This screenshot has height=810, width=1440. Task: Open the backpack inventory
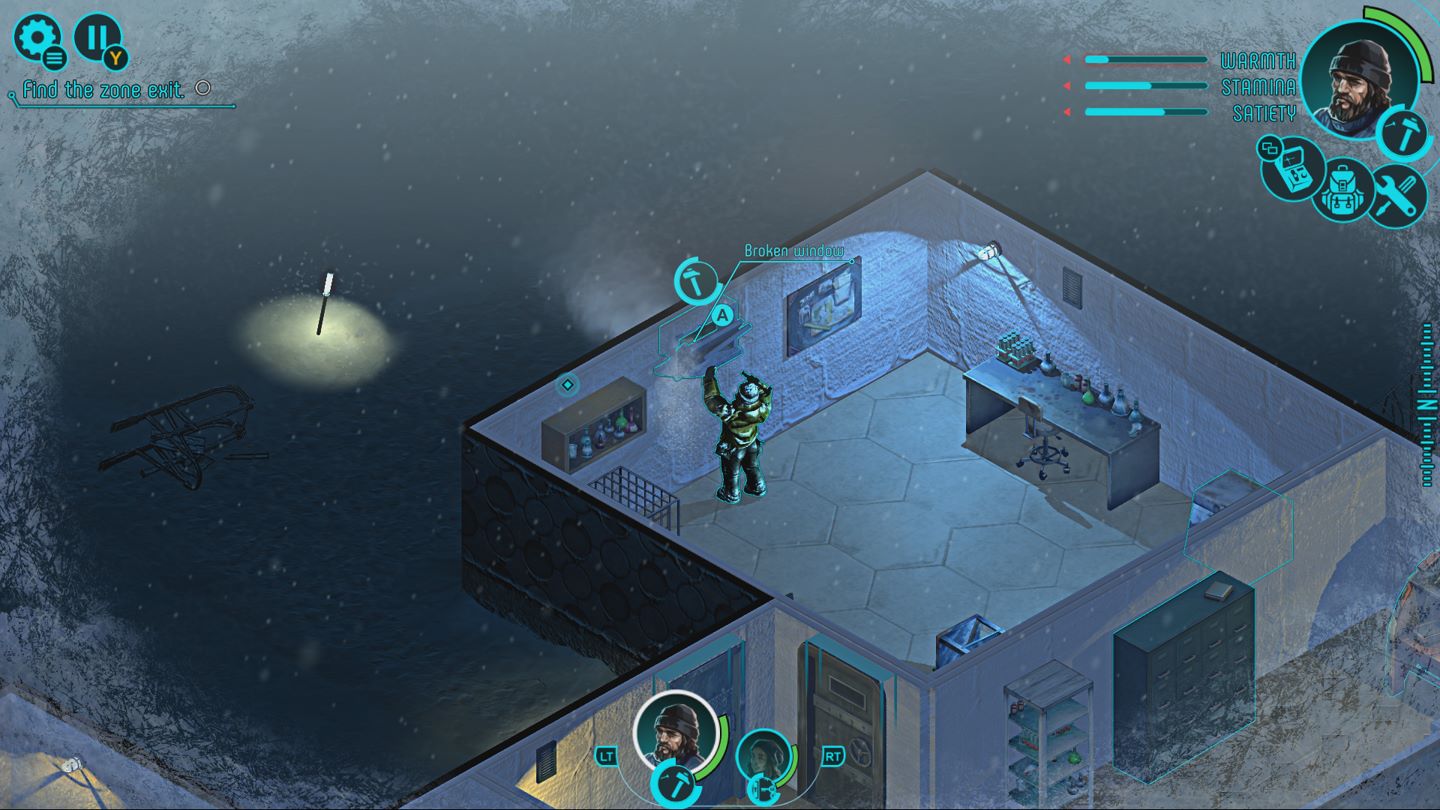point(1343,190)
